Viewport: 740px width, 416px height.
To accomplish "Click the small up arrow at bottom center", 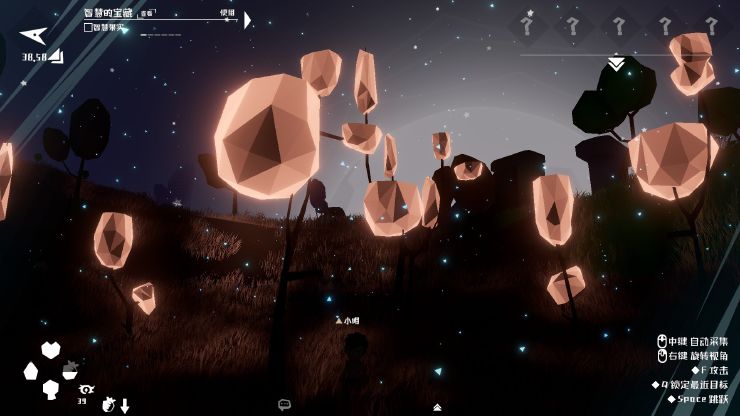I will pyautogui.click(x=437, y=407).
